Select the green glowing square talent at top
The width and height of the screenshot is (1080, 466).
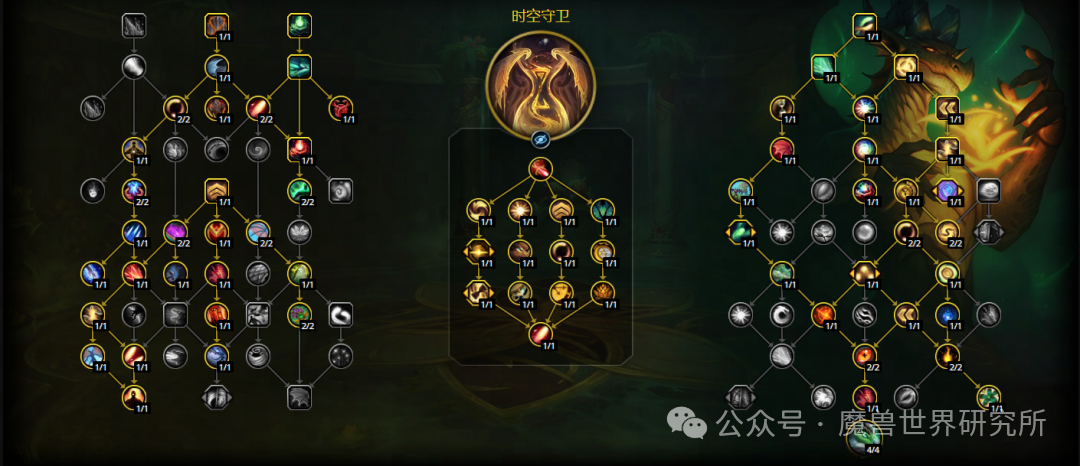tap(300, 24)
